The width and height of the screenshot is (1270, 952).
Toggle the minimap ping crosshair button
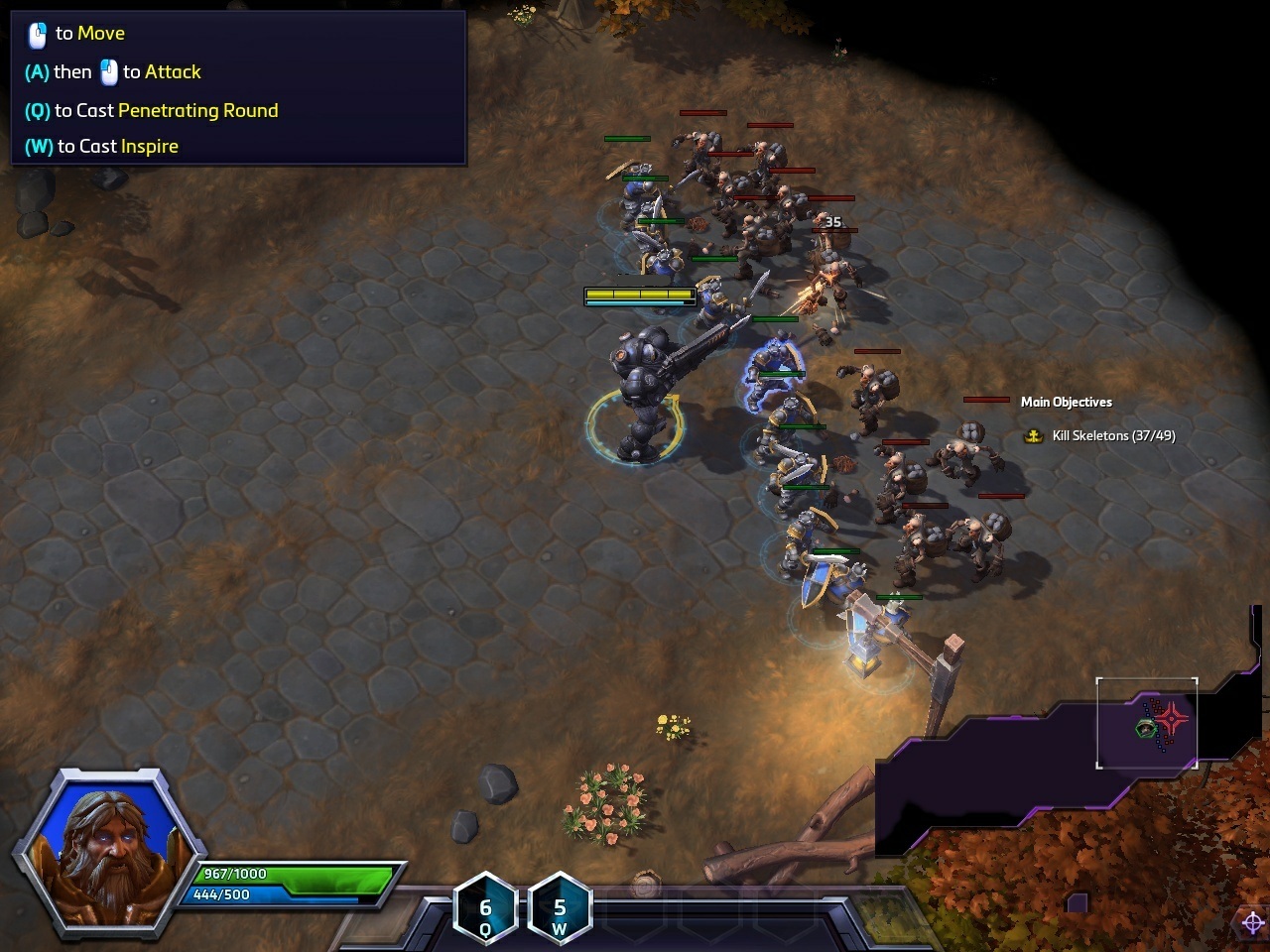1252,923
